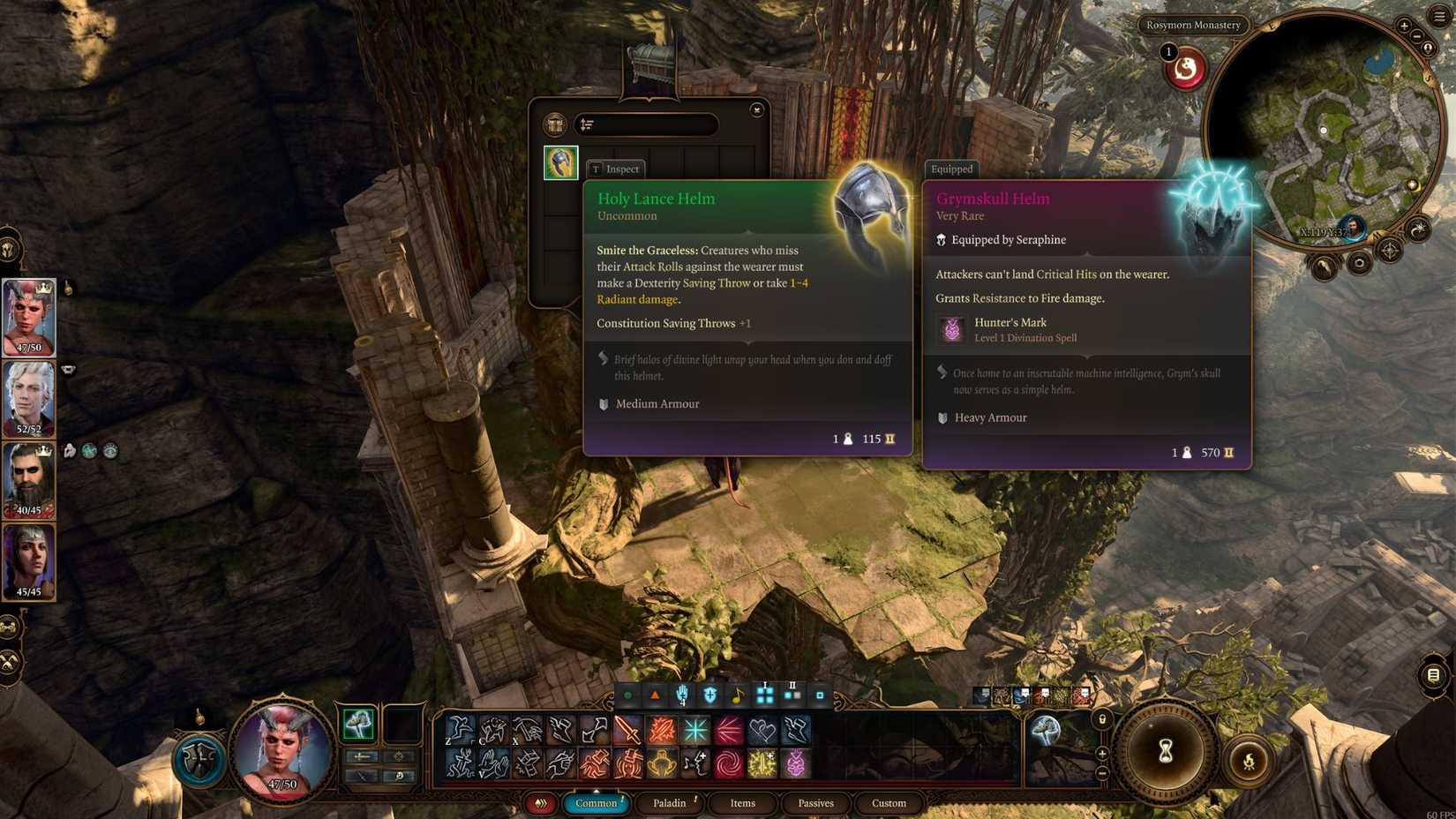The image size is (1456, 819).
Task: Zoom in the minimap with the plus control
Action: [1404, 26]
